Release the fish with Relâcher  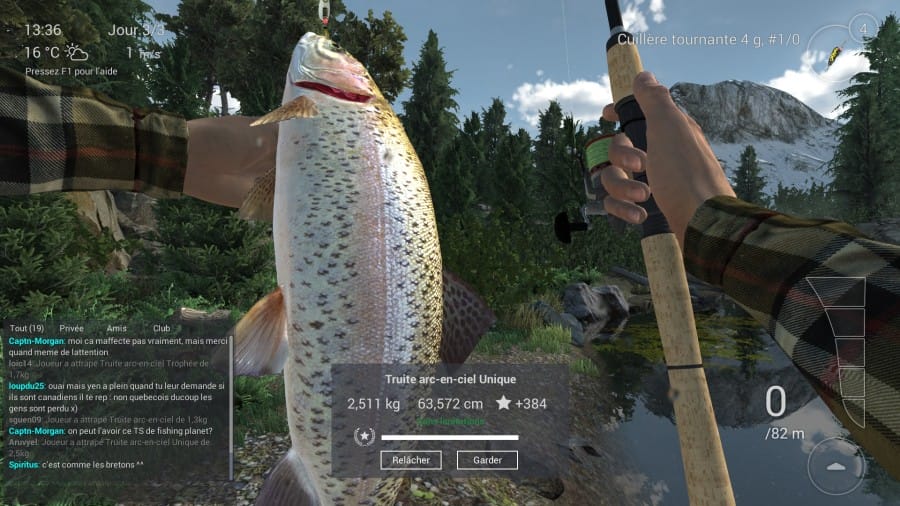[x=410, y=460]
